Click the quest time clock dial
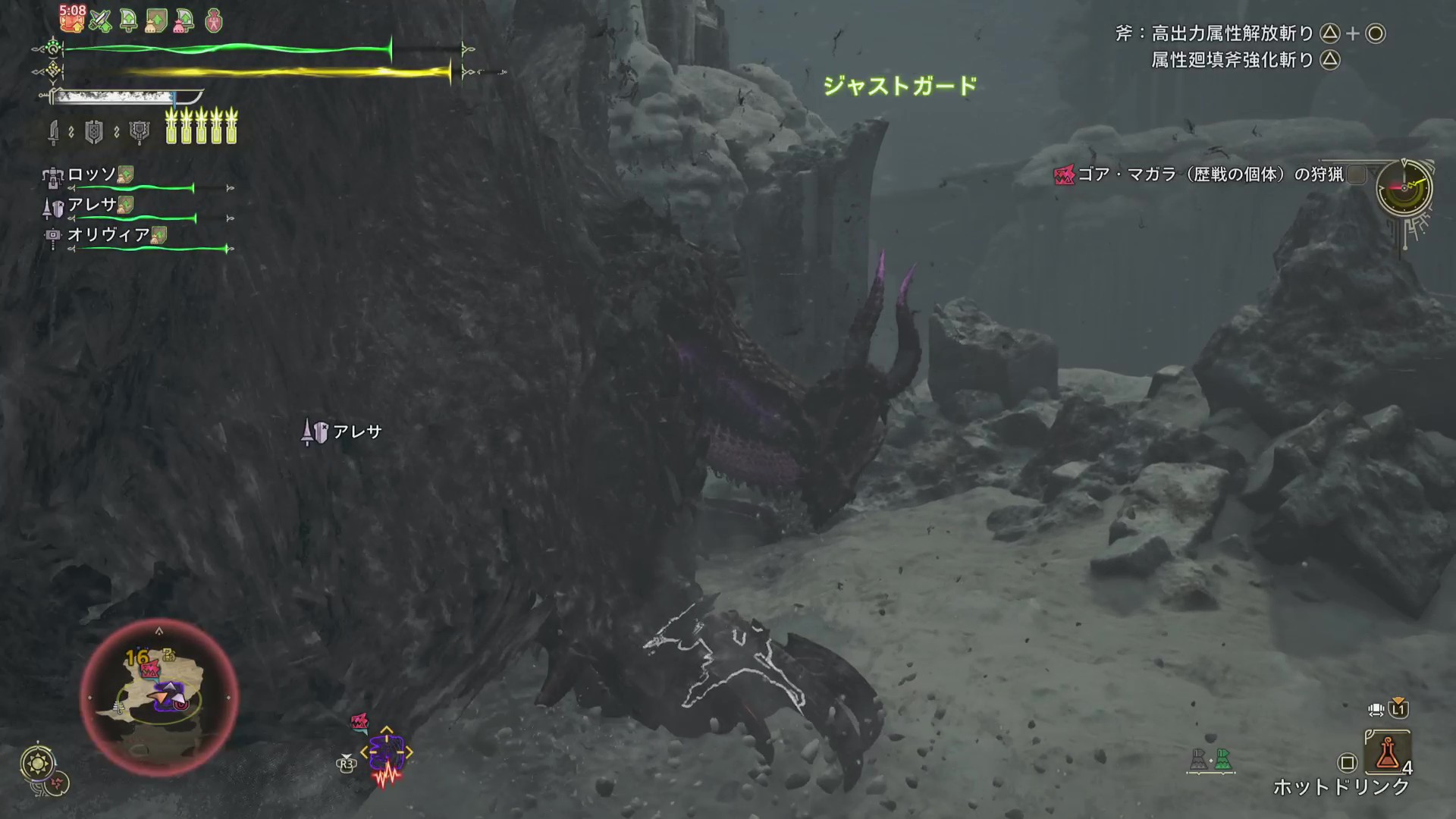The height and width of the screenshot is (819, 1456). coord(1404,187)
